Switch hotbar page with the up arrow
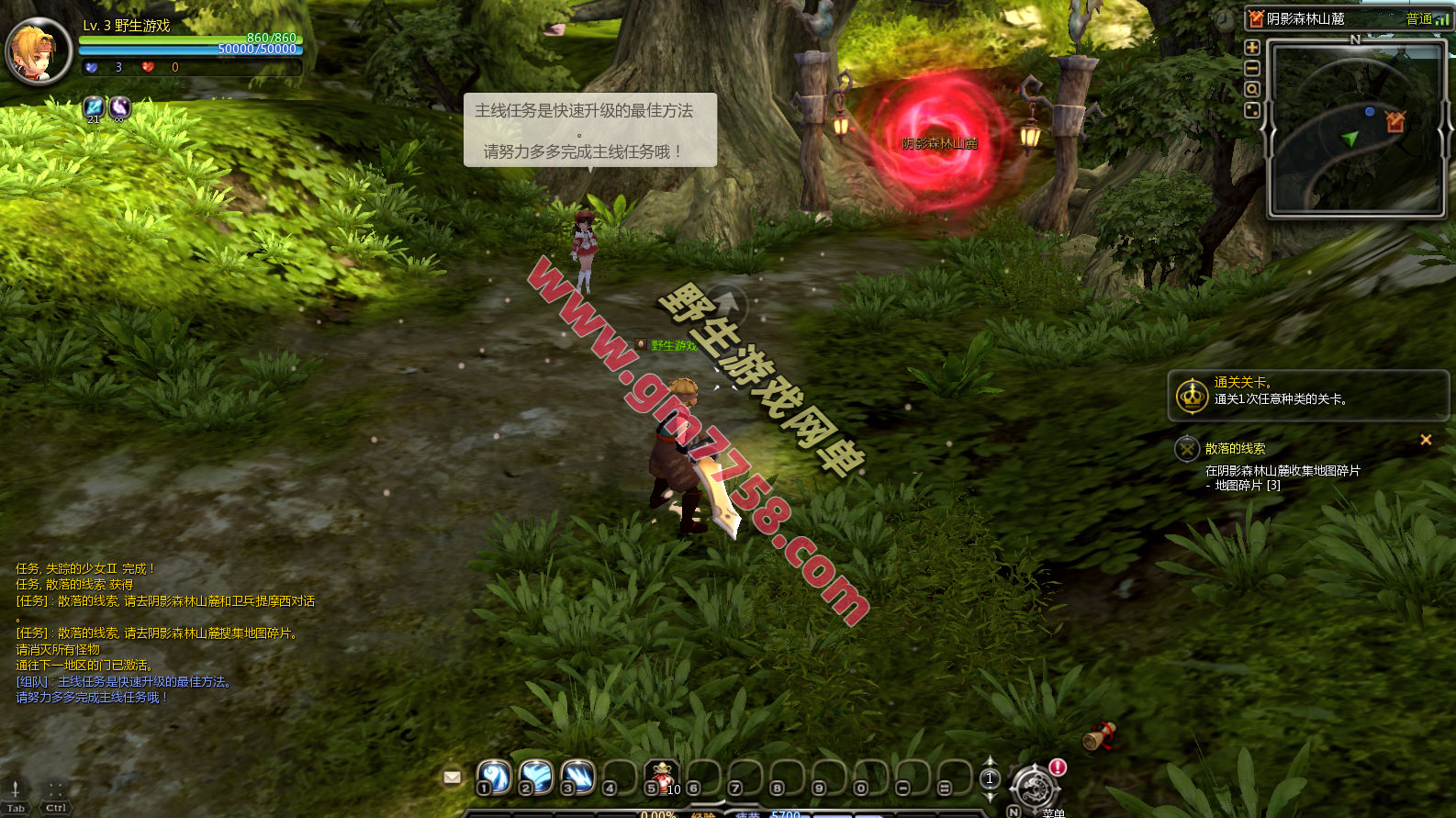This screenshot has height=818, width=1456. pyautogui.click(x=990, y=762)
